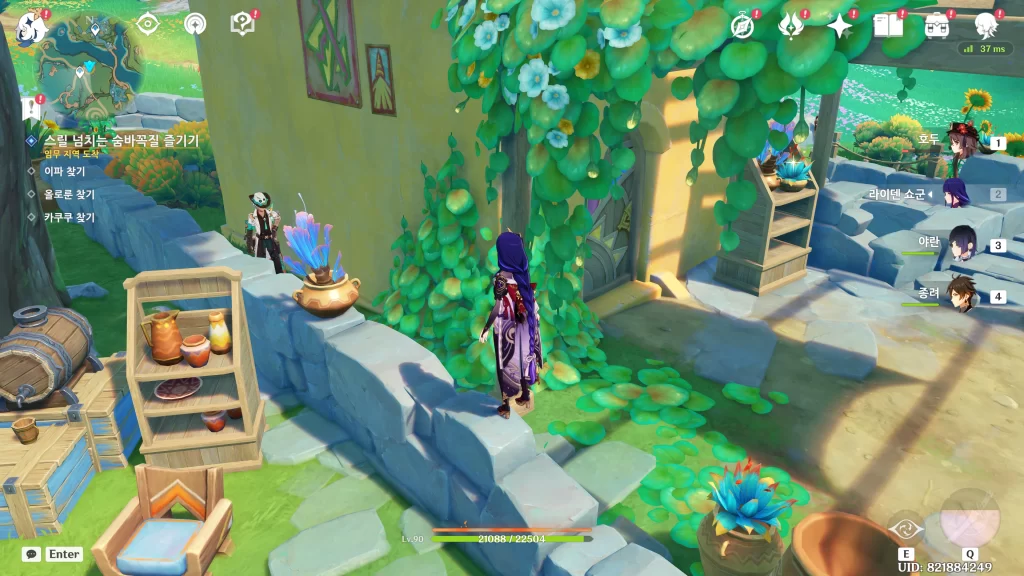This screenshot has width=1024, height=576.
Task: Open the co-op mode icon
Action: pyautogui.click(x=195, y=24)
